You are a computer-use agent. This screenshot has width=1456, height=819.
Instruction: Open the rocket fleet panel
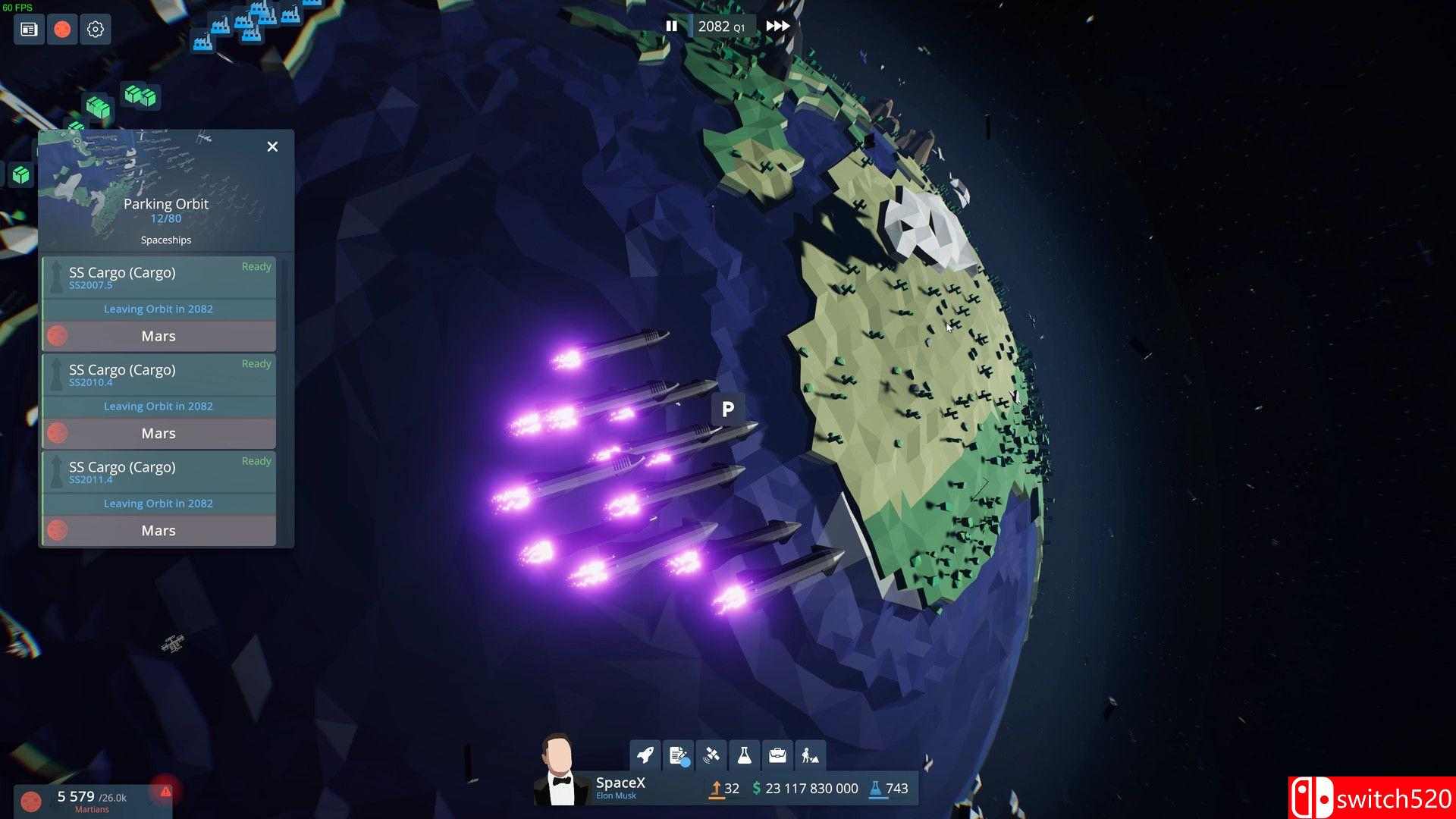pyautogui.click(x=645, y=755)
